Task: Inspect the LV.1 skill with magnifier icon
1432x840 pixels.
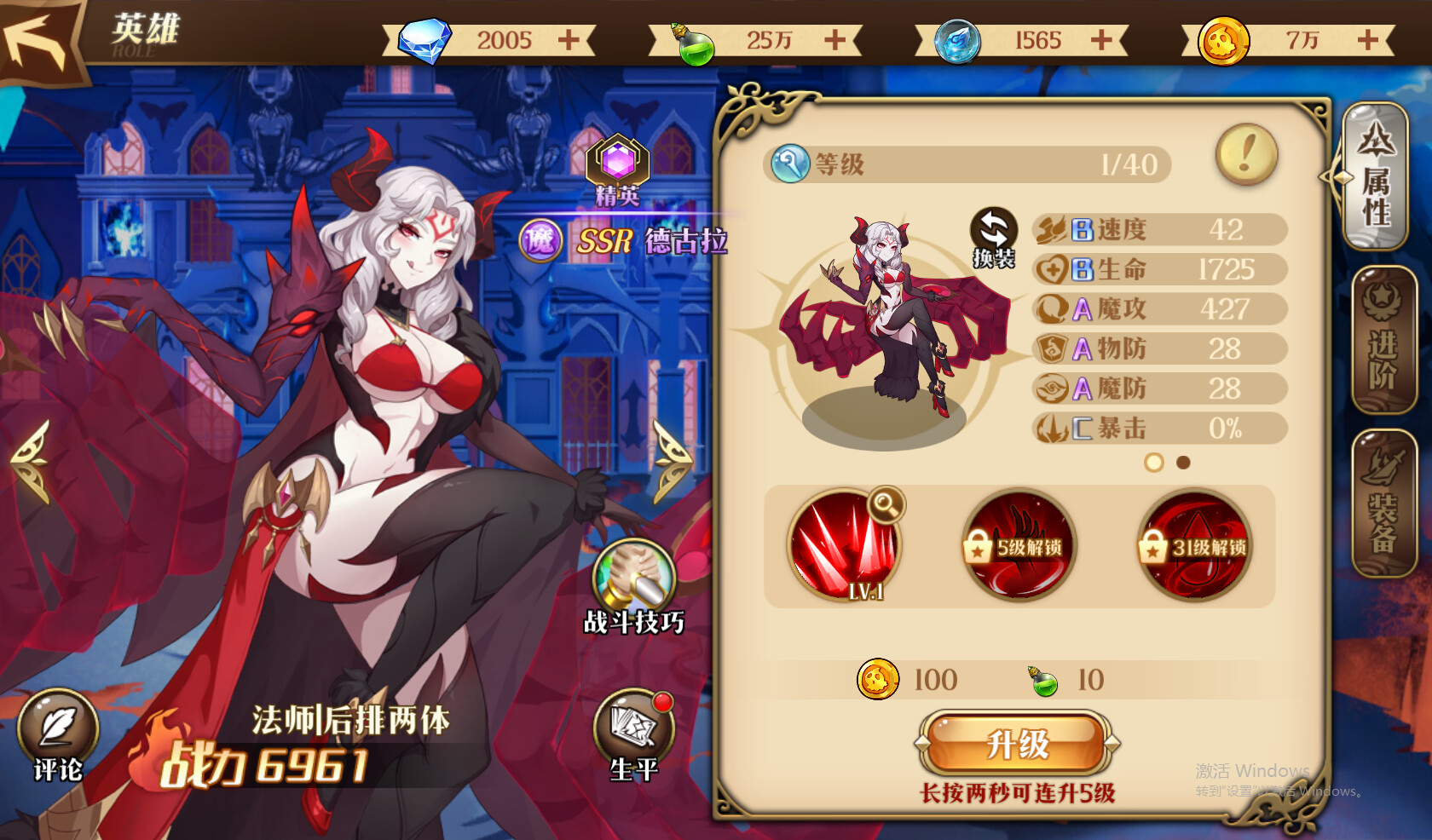Action: (x=846, y=545)
